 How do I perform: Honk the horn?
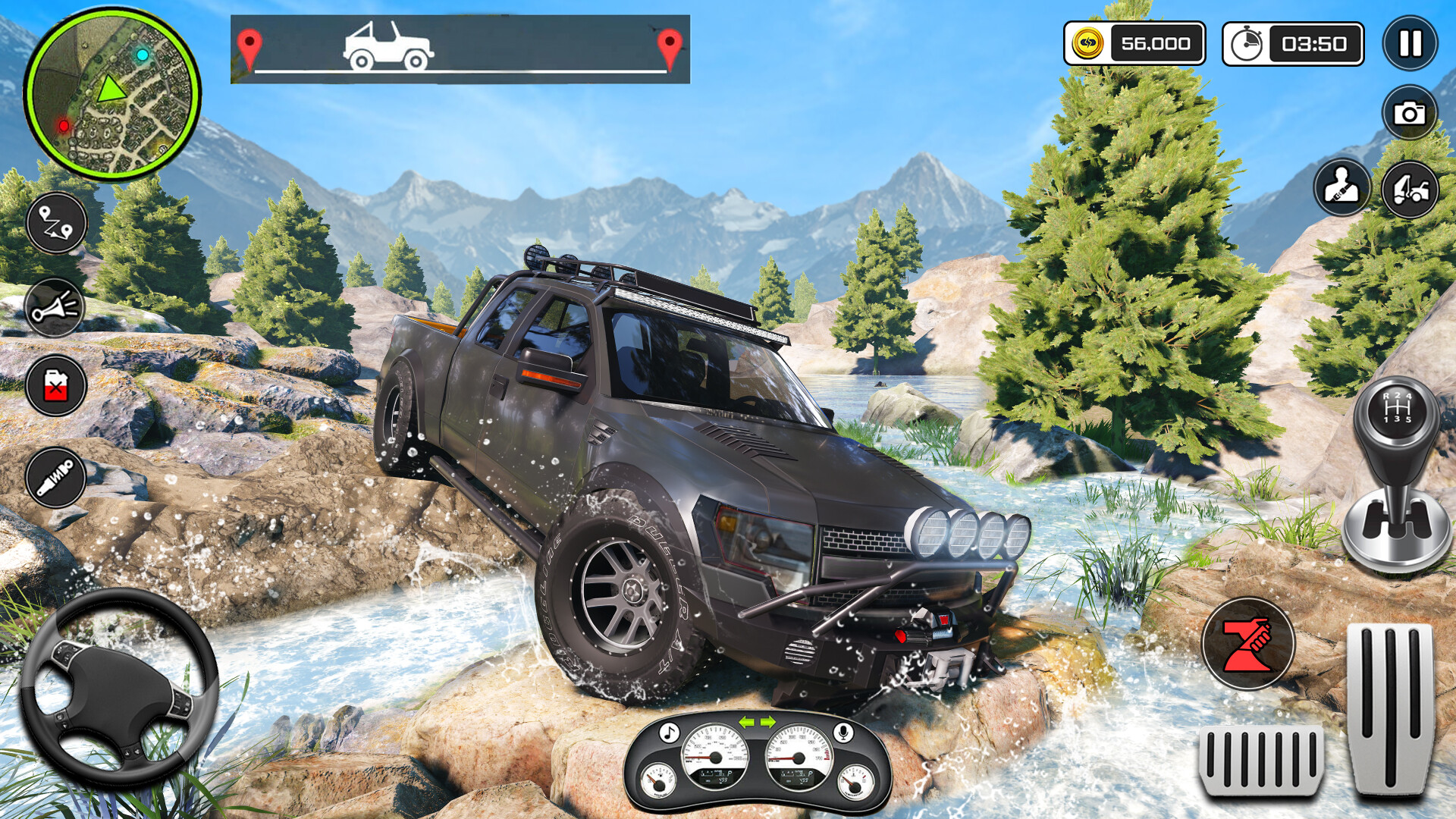(x=56, y=308)
